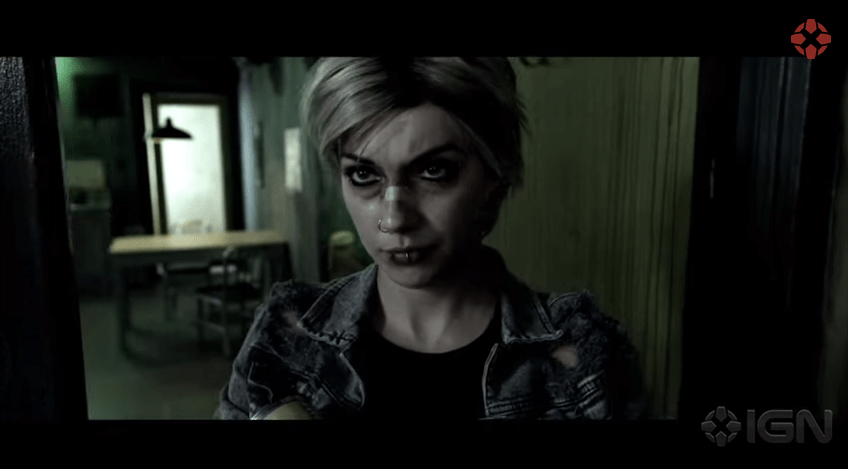Click the grey IGN watermark logo
This screenshot has width=848, height=469.
766,426
